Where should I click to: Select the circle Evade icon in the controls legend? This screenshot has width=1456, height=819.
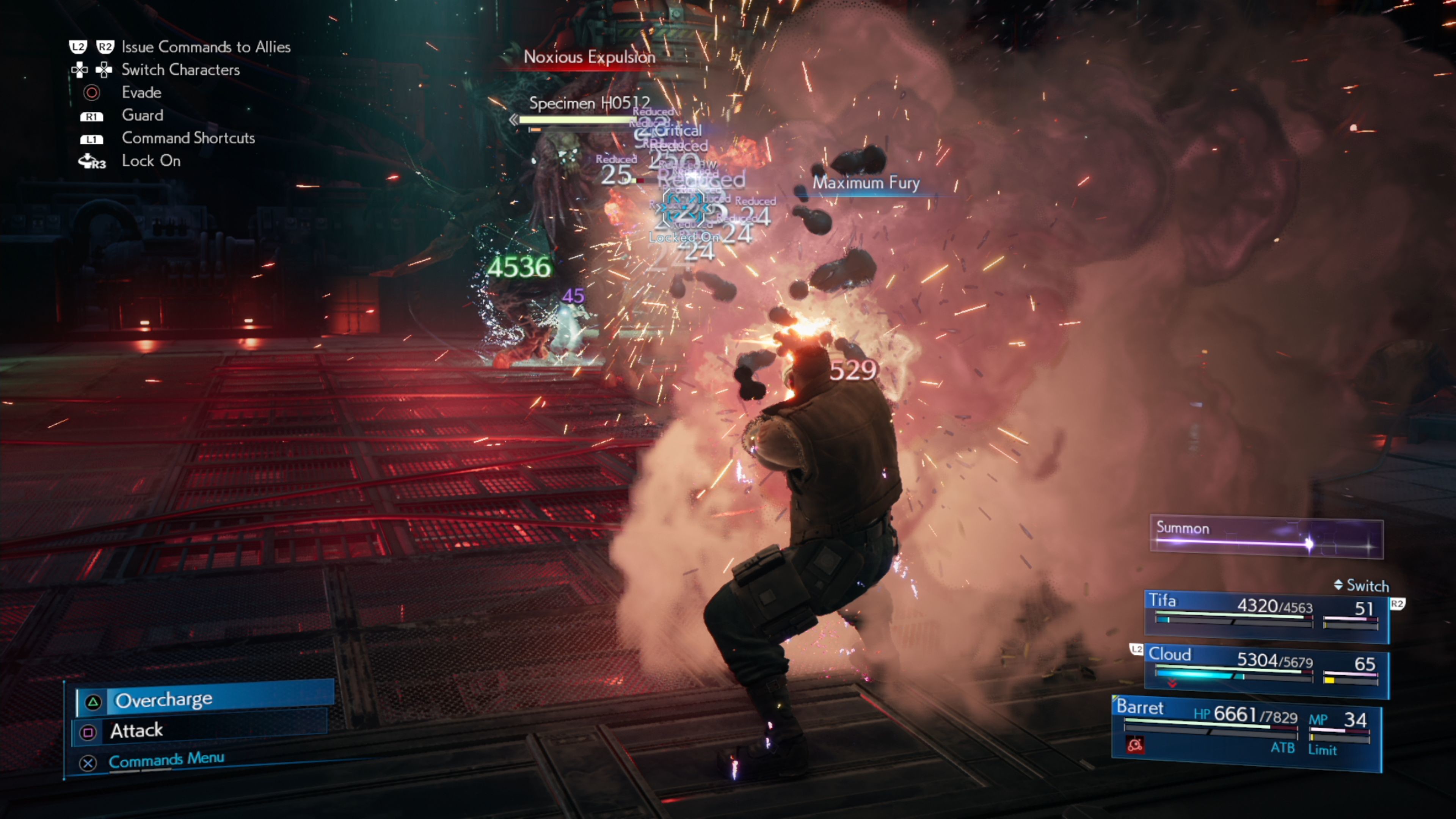92,93
